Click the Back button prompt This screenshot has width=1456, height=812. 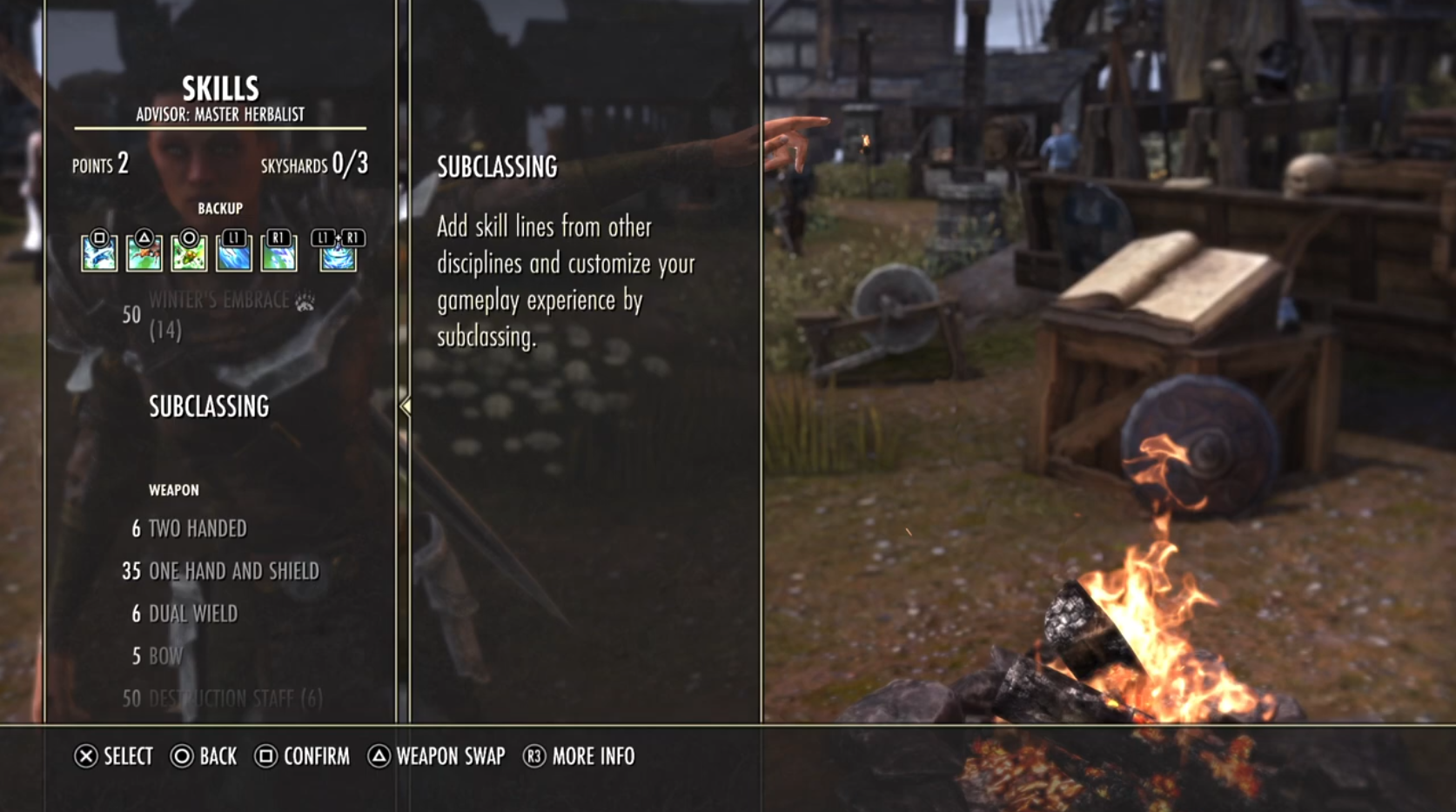[204, 757]
